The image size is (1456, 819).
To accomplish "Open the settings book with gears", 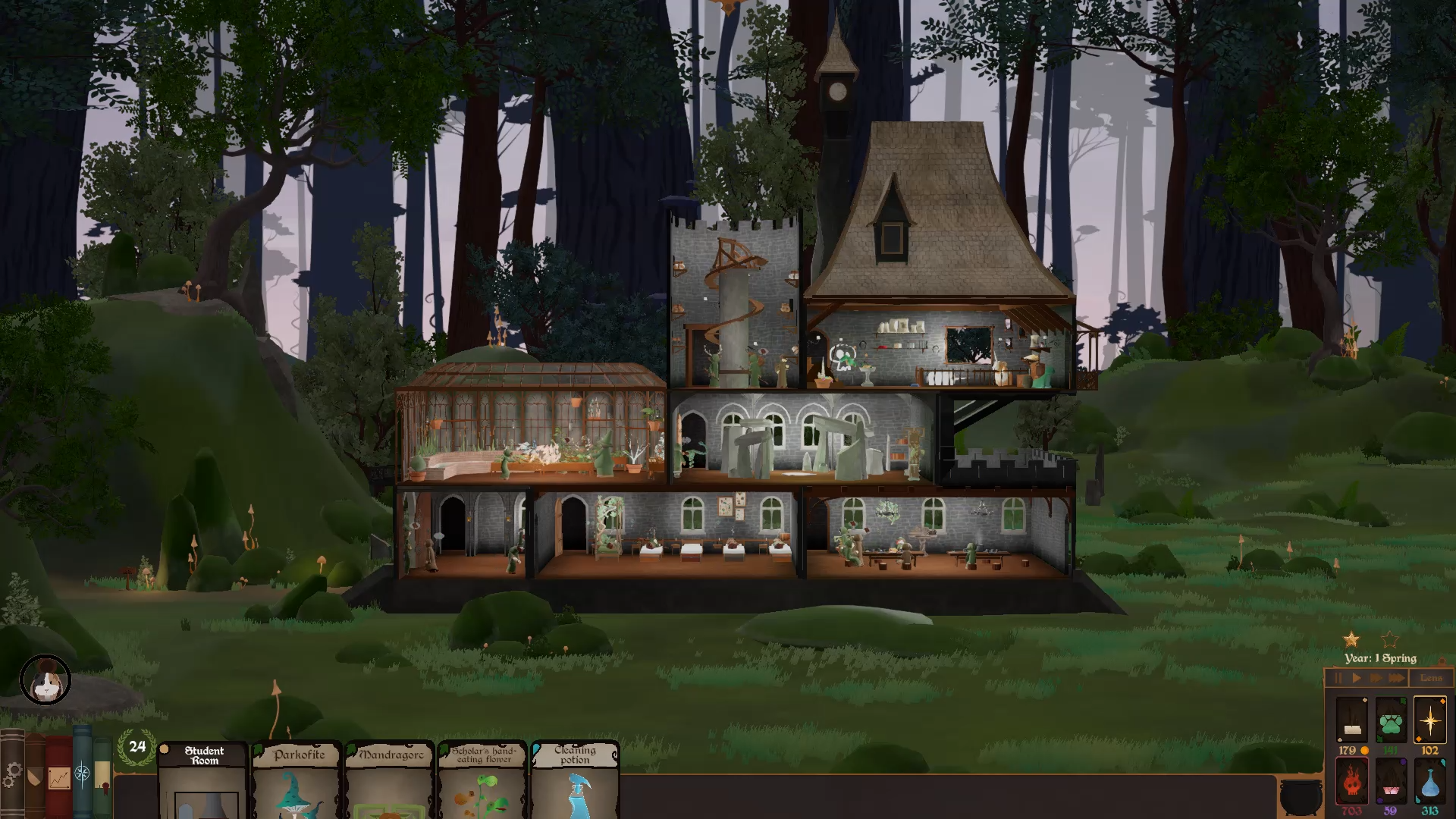I will point(12,775).
